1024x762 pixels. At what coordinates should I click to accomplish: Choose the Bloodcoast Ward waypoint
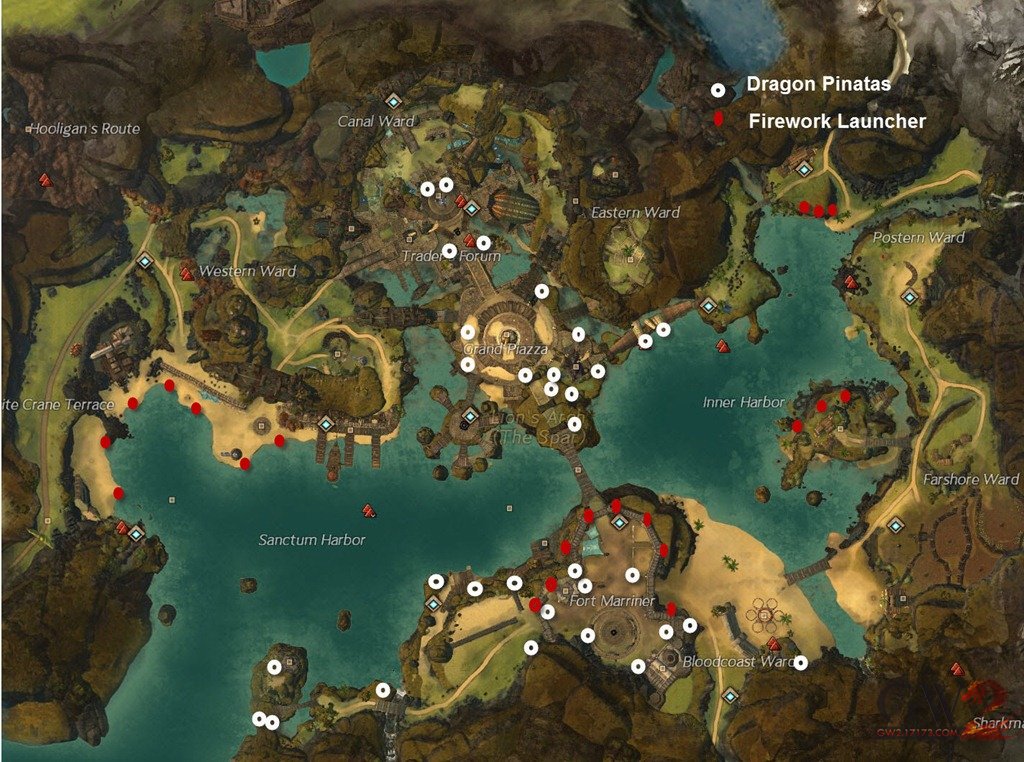[731, 695]
